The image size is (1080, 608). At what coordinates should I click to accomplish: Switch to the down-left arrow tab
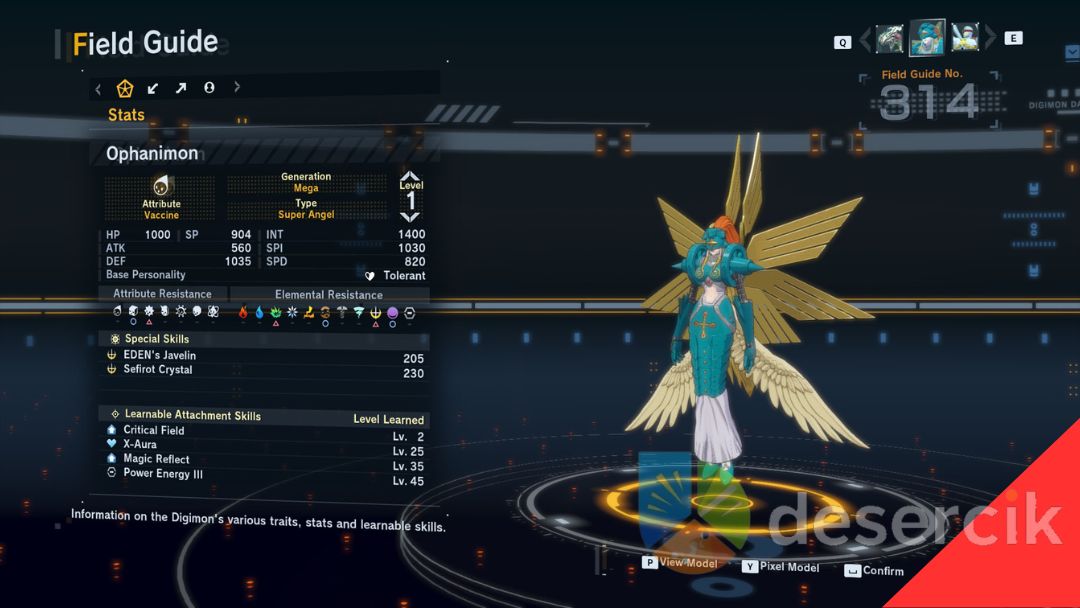(x=153, y=88)
